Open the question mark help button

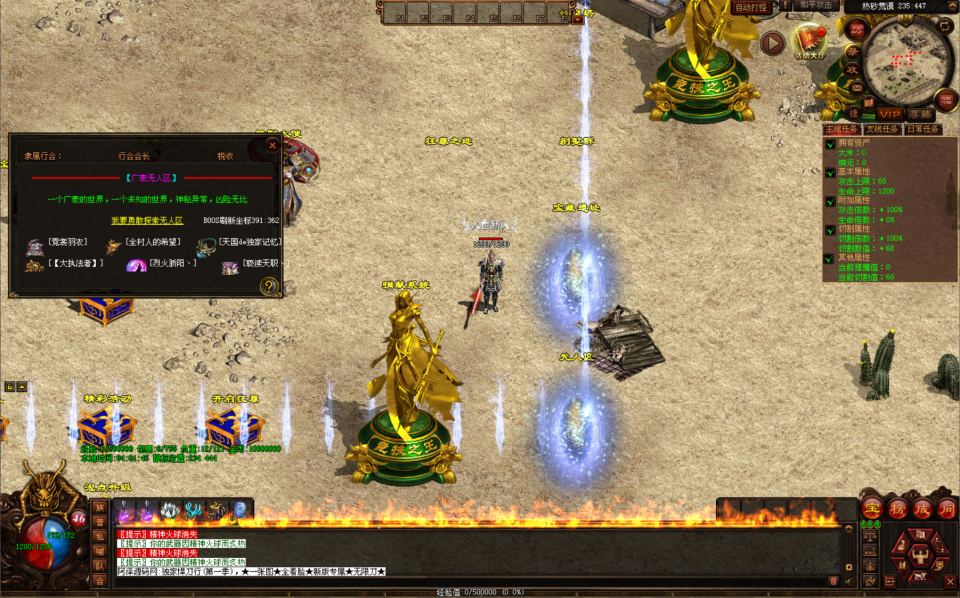click(x=269, y=286)
